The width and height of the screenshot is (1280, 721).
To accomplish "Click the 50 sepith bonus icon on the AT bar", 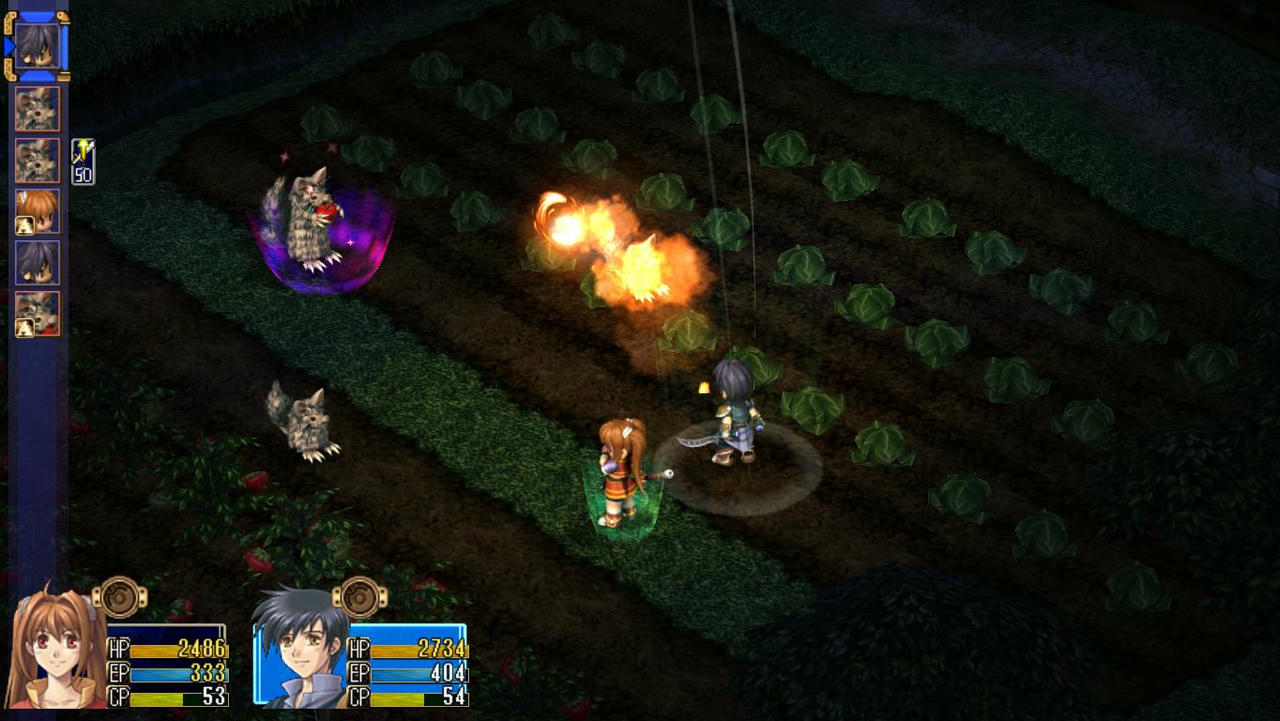I will click(x=85, y=162).
